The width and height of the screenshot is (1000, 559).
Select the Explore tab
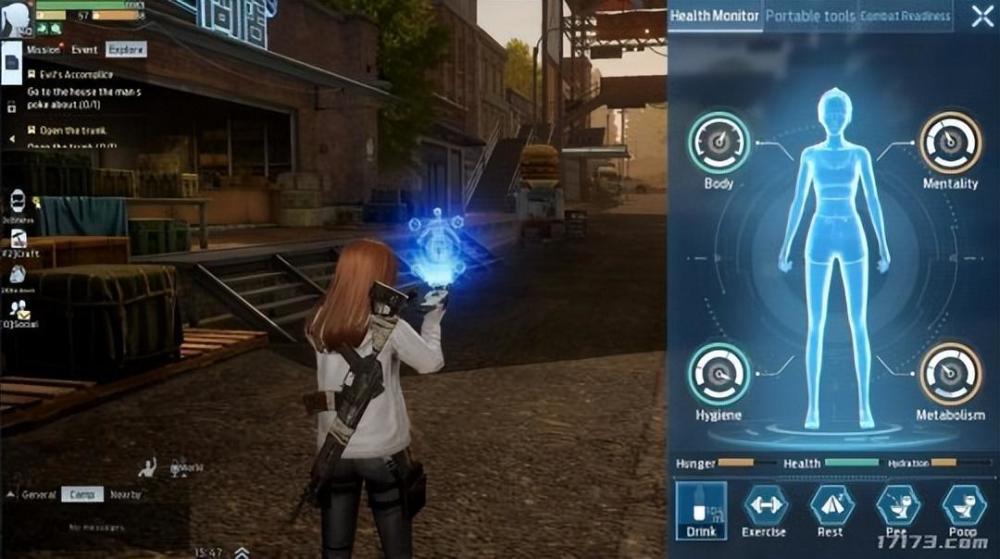point(125,49)
